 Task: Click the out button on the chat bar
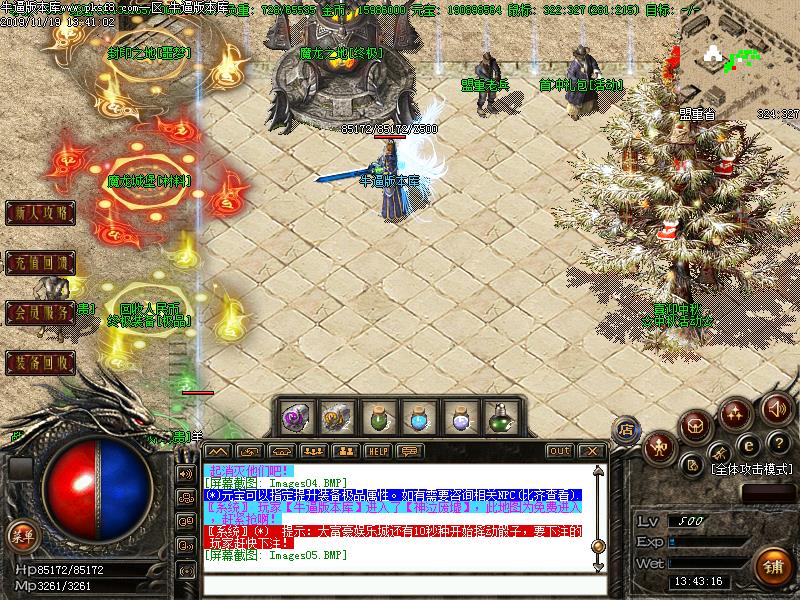pyautogui.click(x=560, y=452)
